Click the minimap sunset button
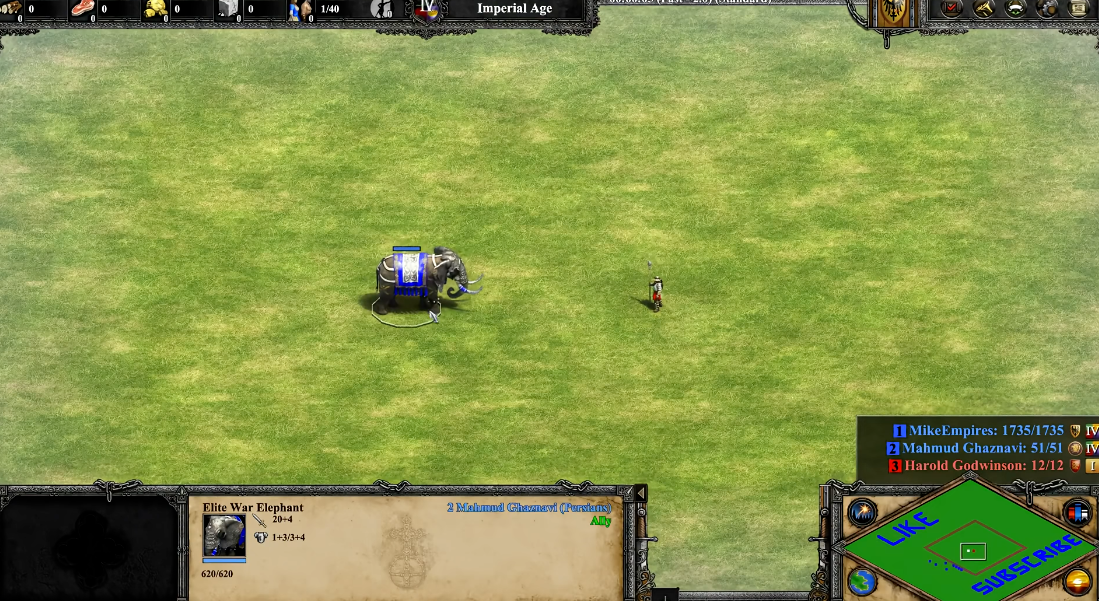This screenshot has width=1099, height=601. tap(1077, 580)
